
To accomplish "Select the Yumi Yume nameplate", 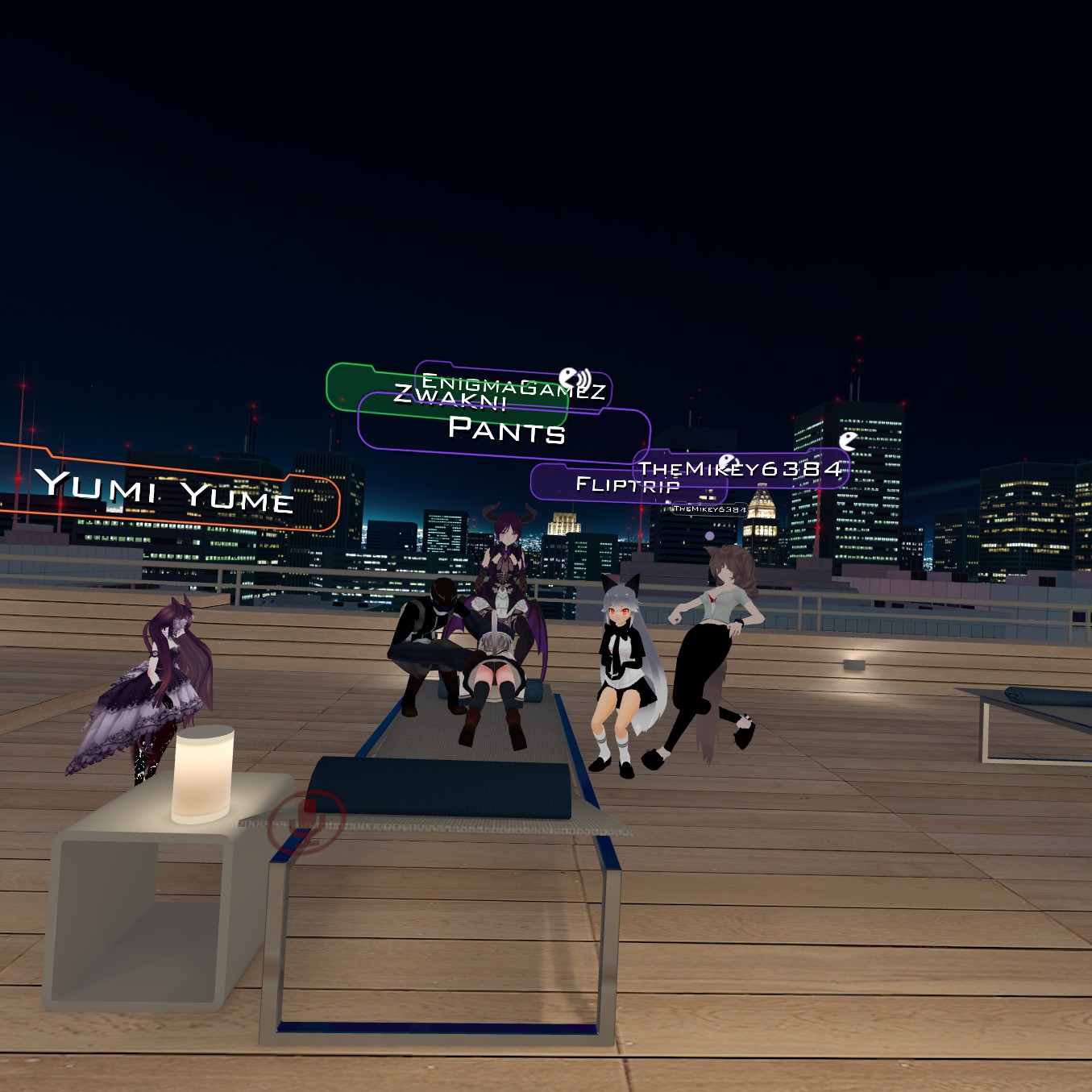I will (165, 490).
